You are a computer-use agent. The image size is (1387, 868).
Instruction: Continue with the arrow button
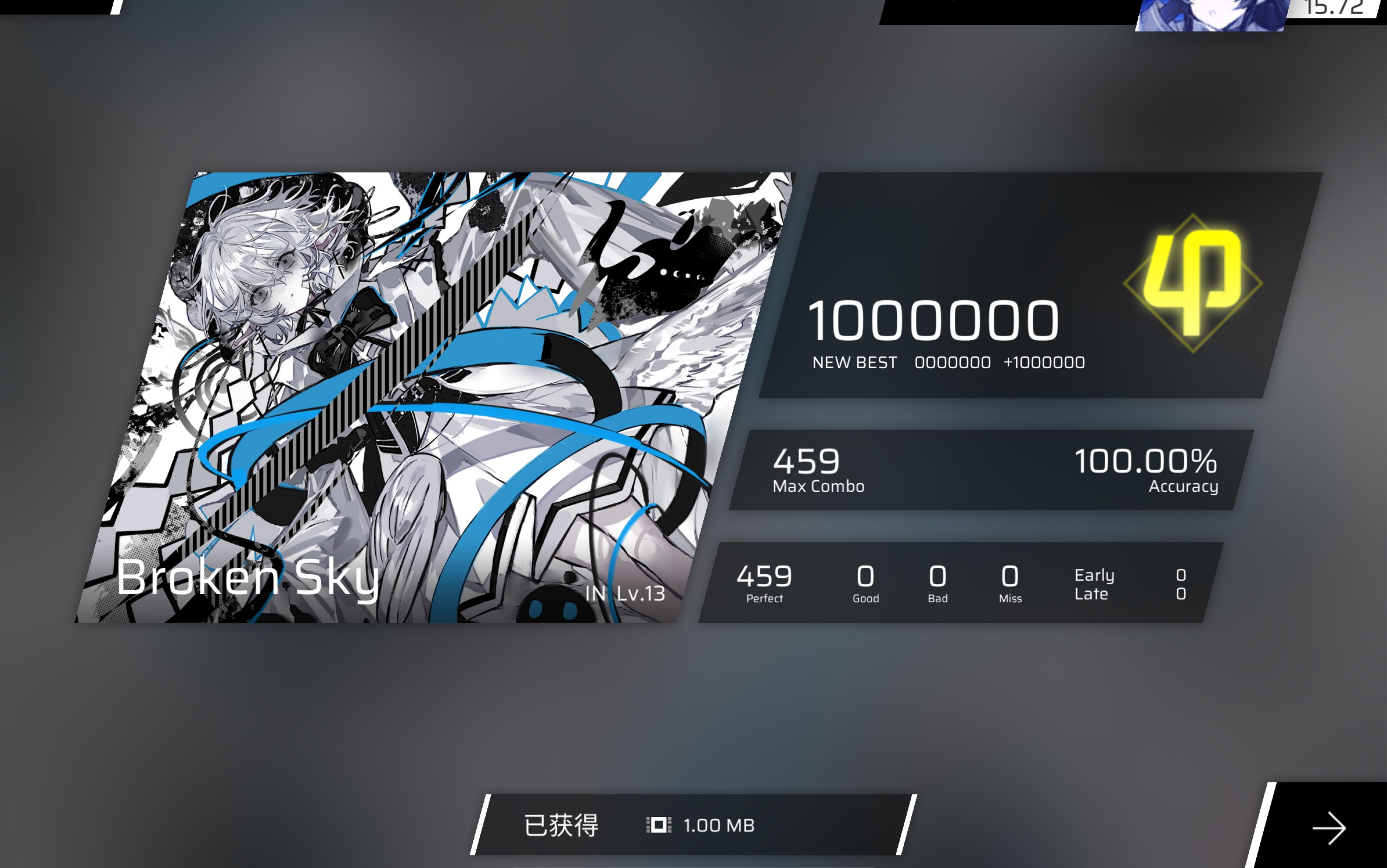pos(1329,828)
